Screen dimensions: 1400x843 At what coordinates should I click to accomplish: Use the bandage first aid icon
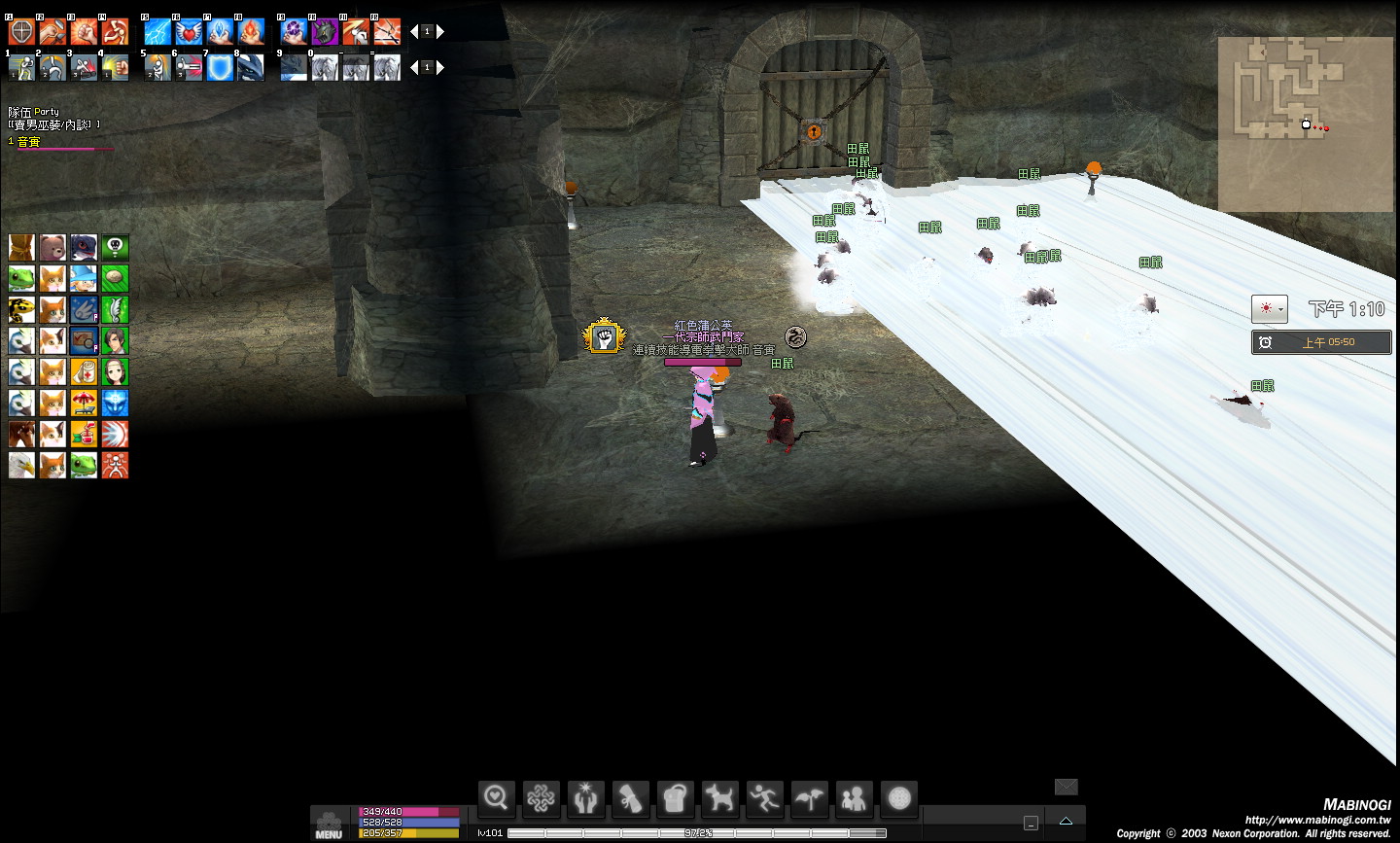tap(84, 371)
